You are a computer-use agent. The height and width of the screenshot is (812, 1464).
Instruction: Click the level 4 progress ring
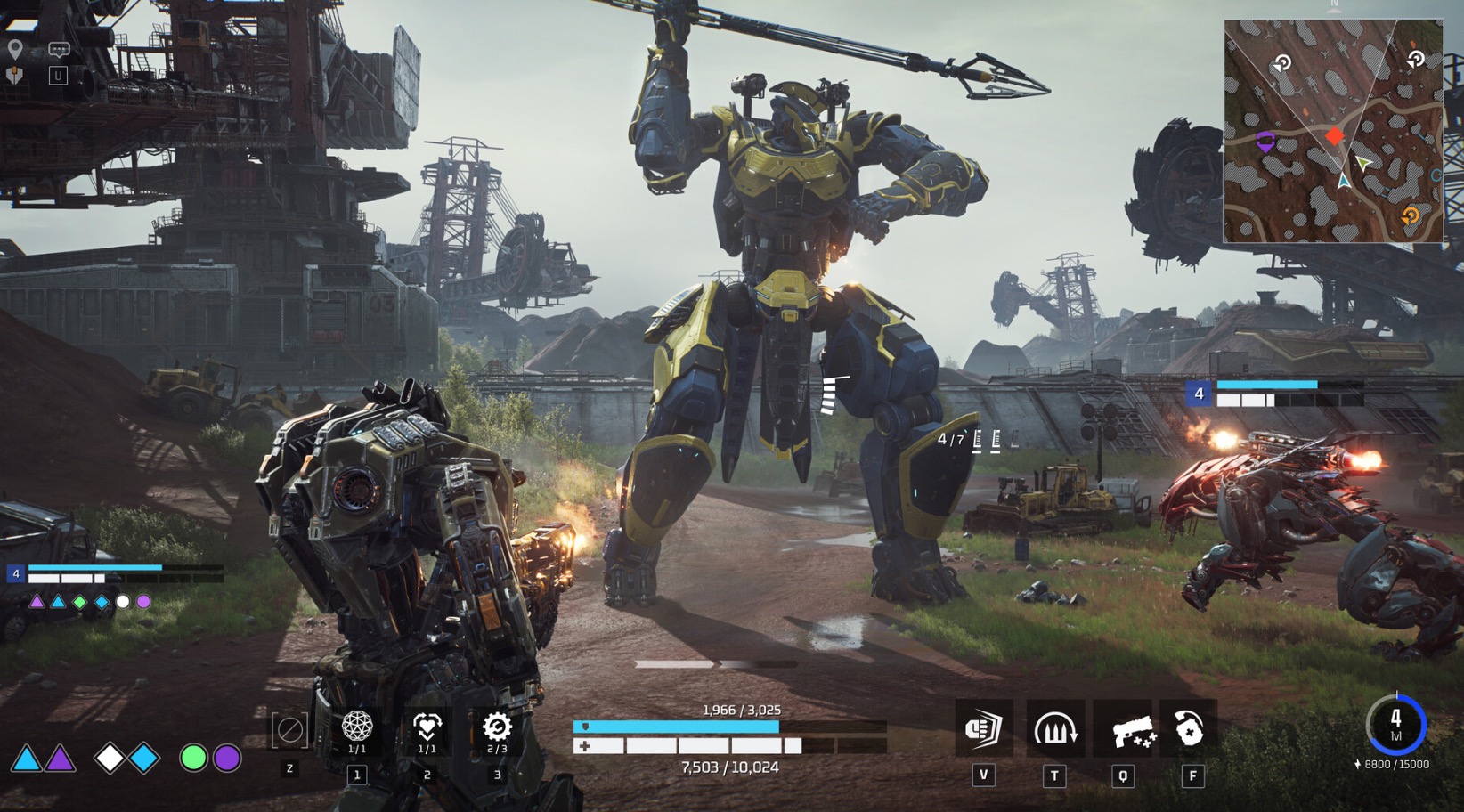(1395, 724)
